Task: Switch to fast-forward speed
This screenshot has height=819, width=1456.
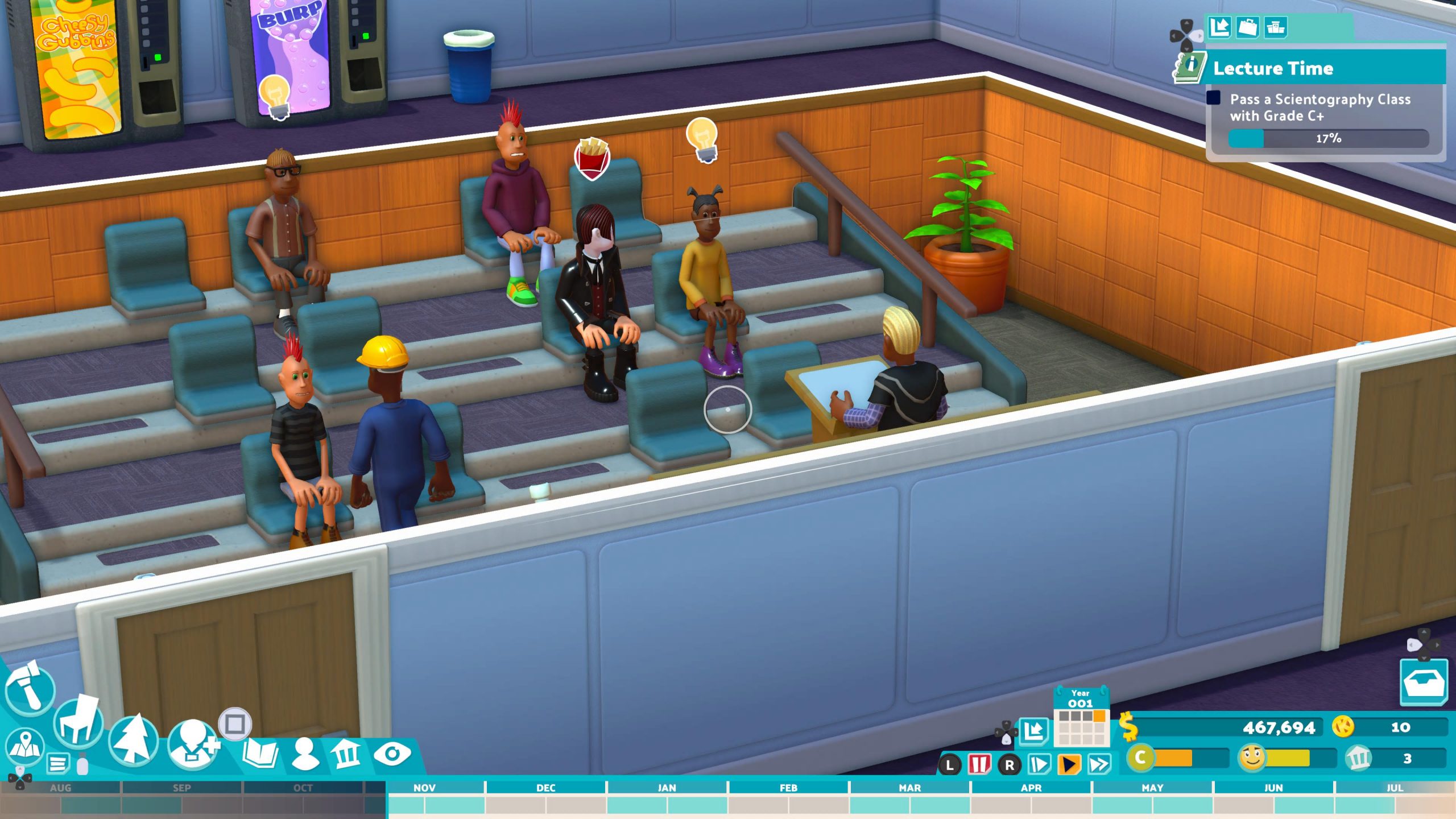Action: coord(1099,764)
